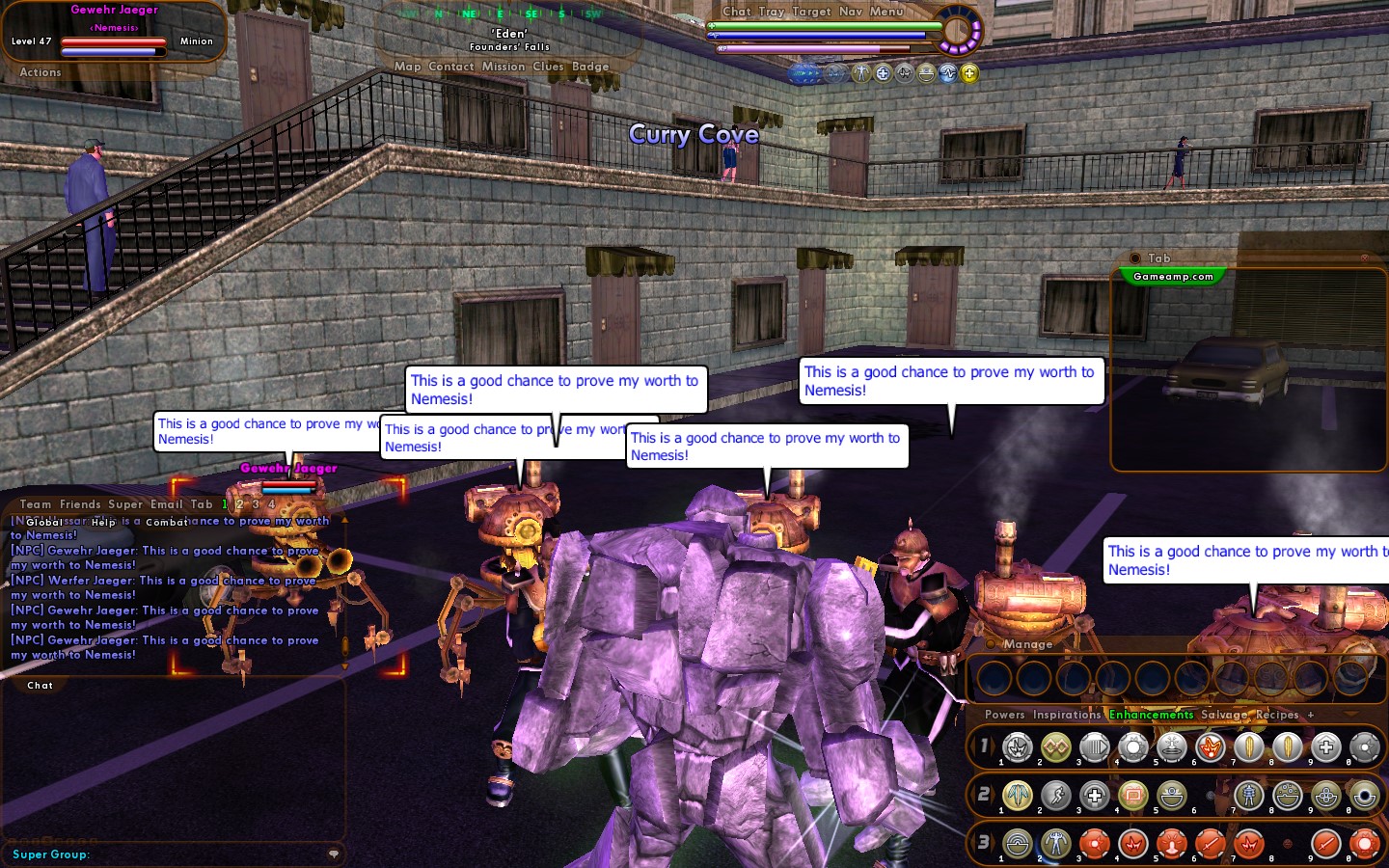Open the Nav window toggle
The height and width of the screenshot is (868, 1389).
click(851, 12)
